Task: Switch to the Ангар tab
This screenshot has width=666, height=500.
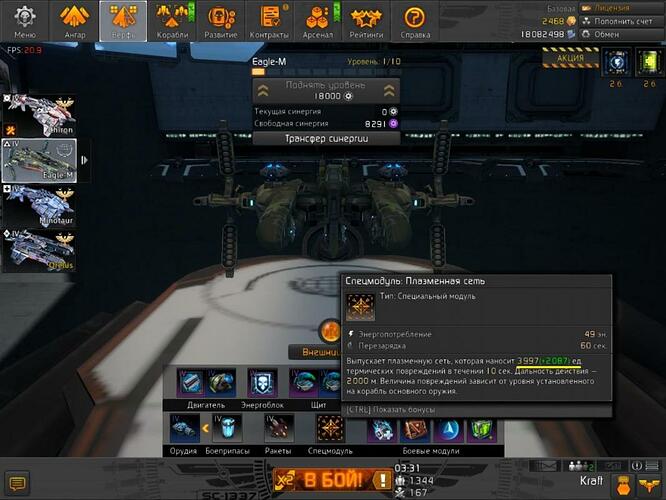Action: [73, 19]
